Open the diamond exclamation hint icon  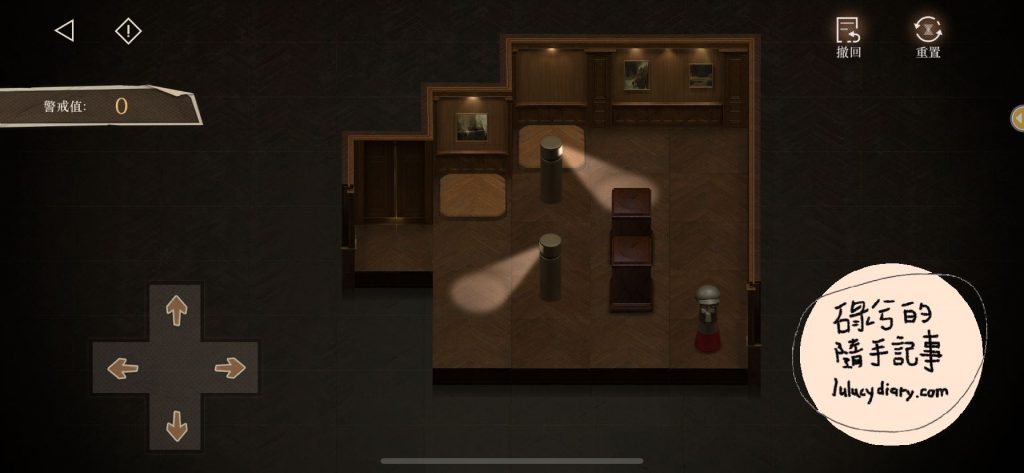pos(128,31)
